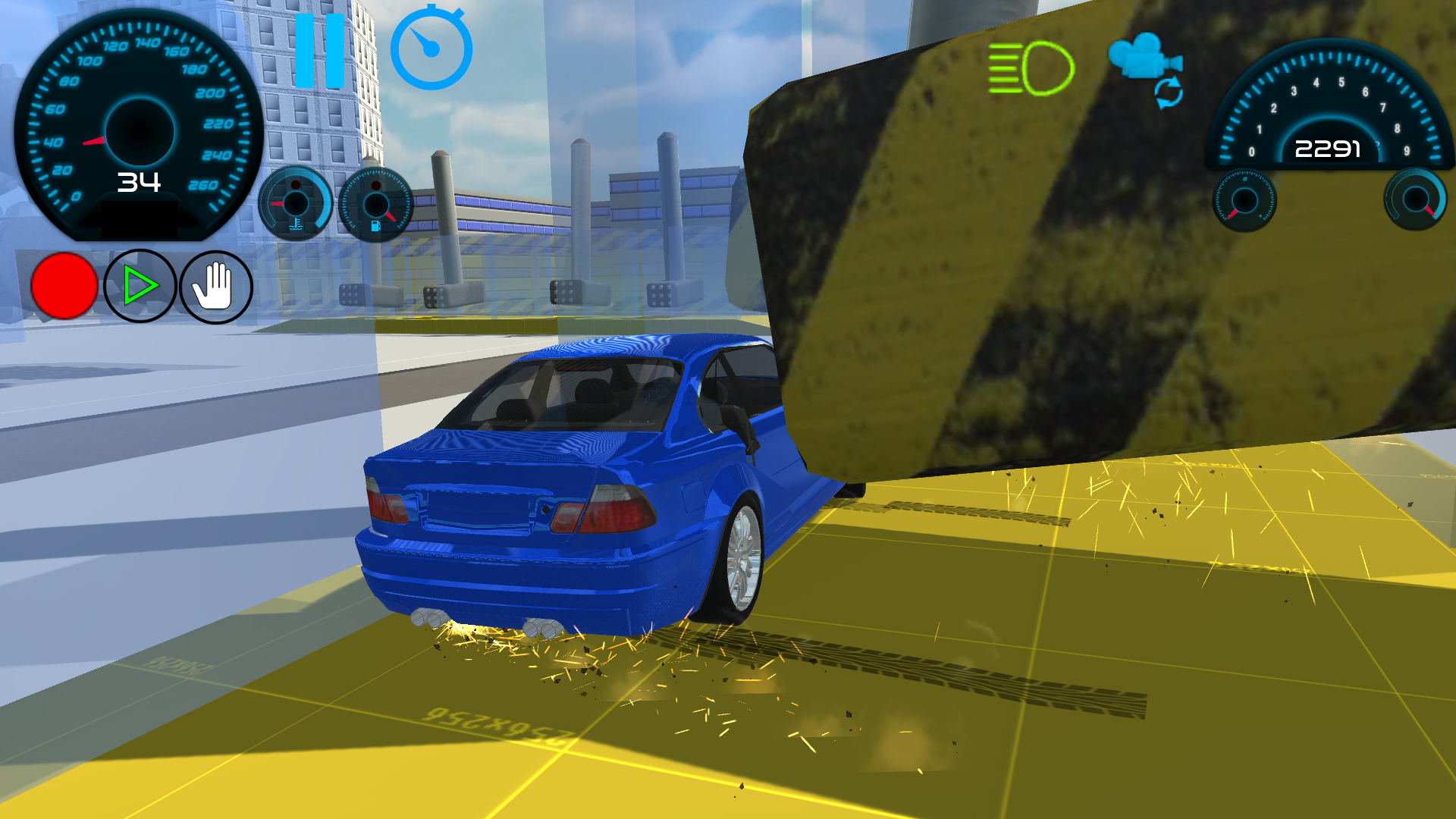
Task: Click the speed value 34 on the speedometer
Action: click(139, 182)
